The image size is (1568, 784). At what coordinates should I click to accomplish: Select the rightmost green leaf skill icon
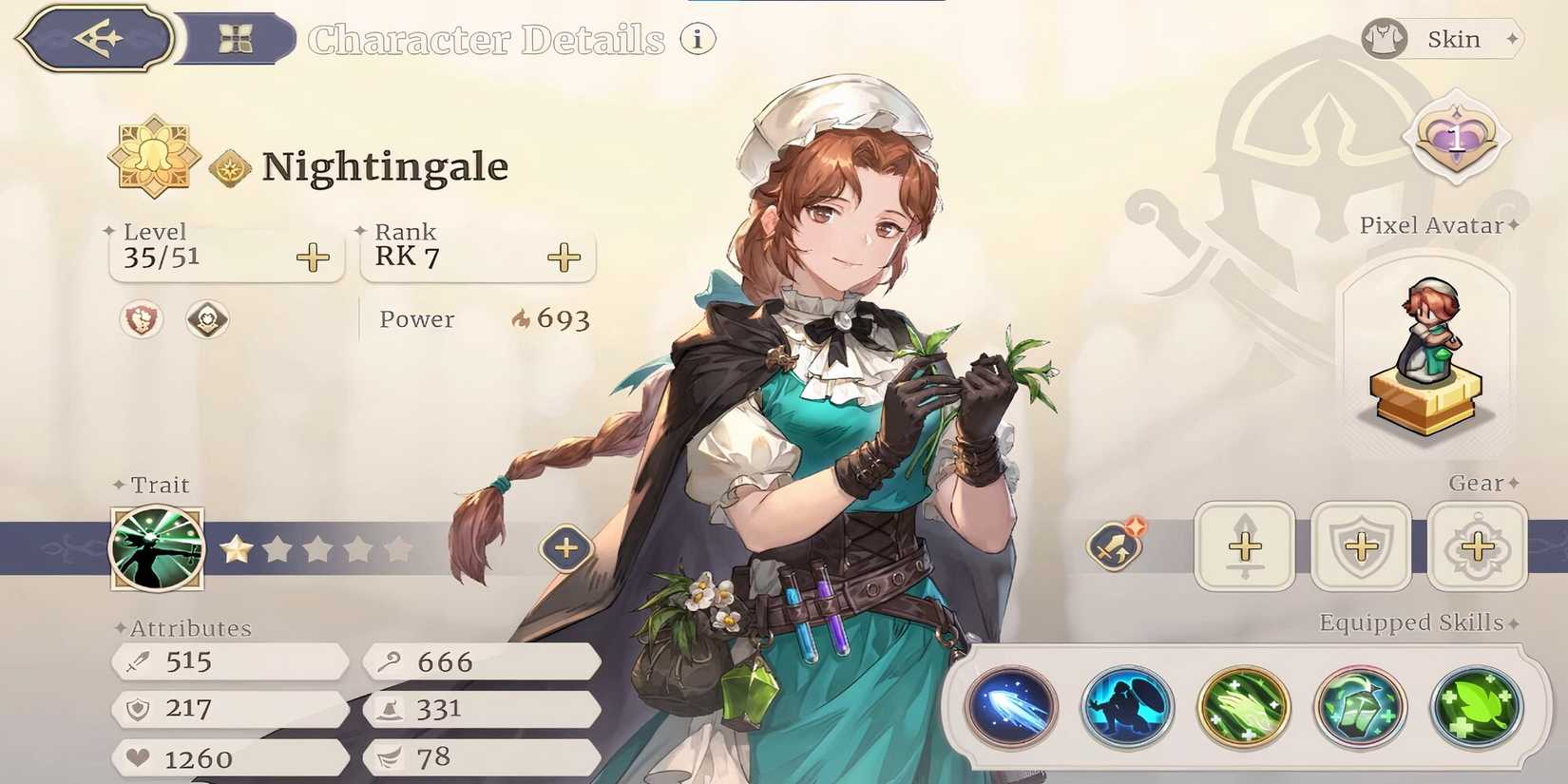pyautogui.click(x=1475, y=707)
